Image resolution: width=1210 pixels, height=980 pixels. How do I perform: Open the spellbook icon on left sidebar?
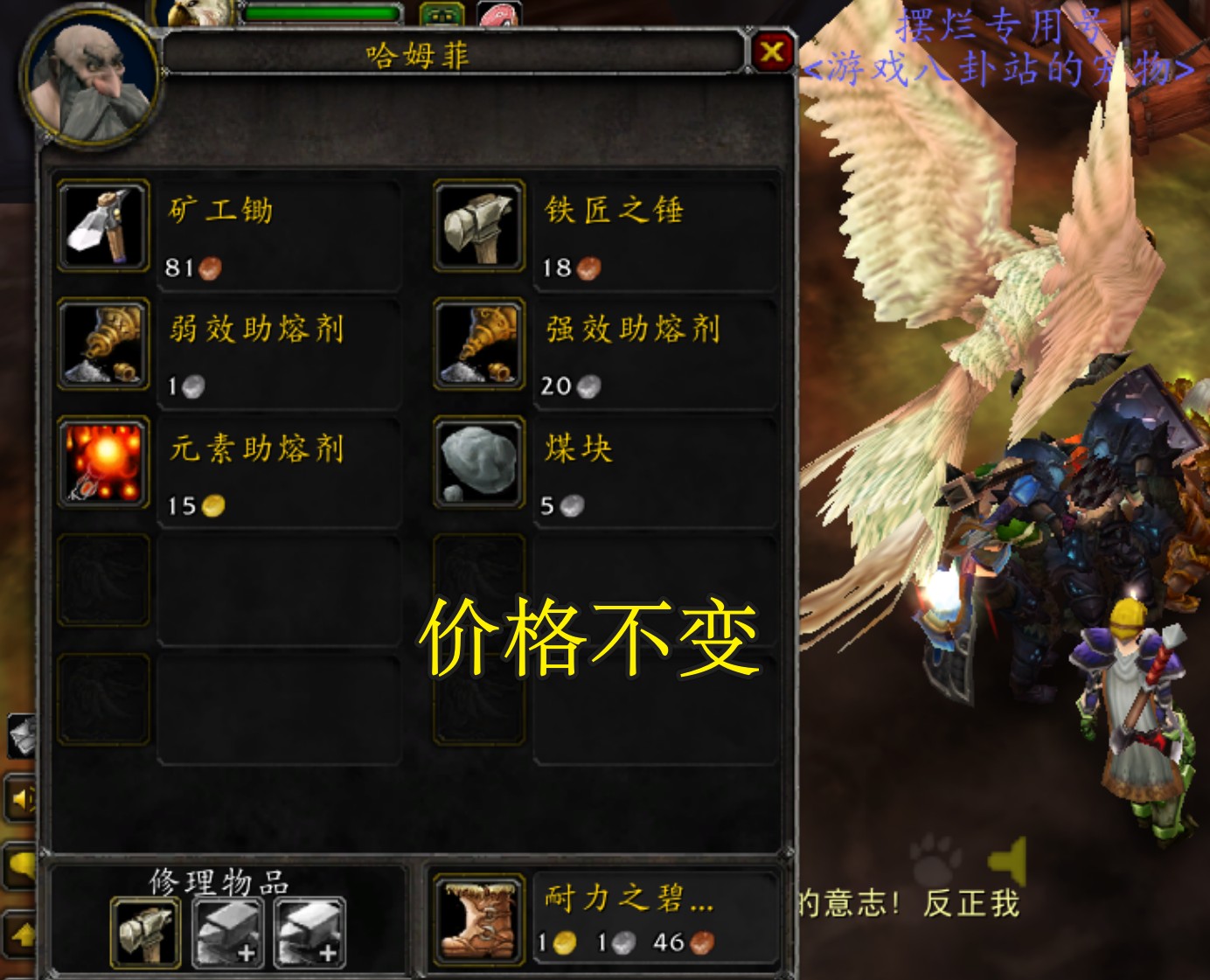[x=21, y=734]
